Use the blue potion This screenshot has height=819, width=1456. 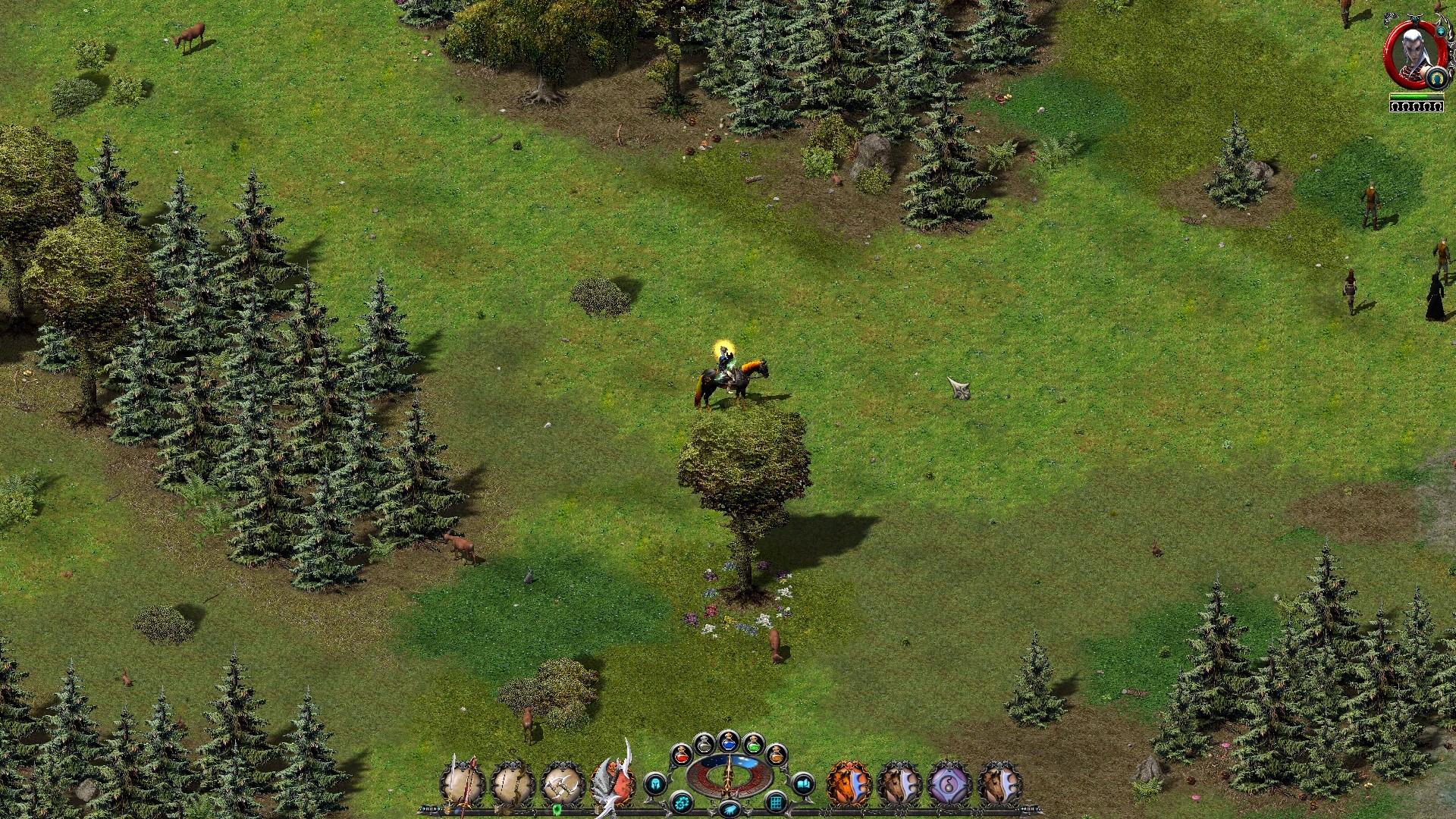[x=728, y=741]
